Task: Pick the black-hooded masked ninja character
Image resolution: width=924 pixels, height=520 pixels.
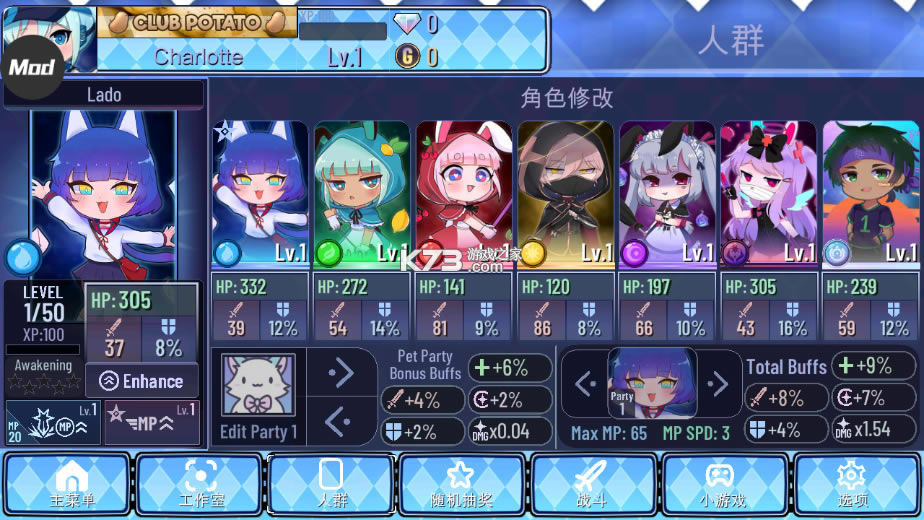Action: click(565, 195)
